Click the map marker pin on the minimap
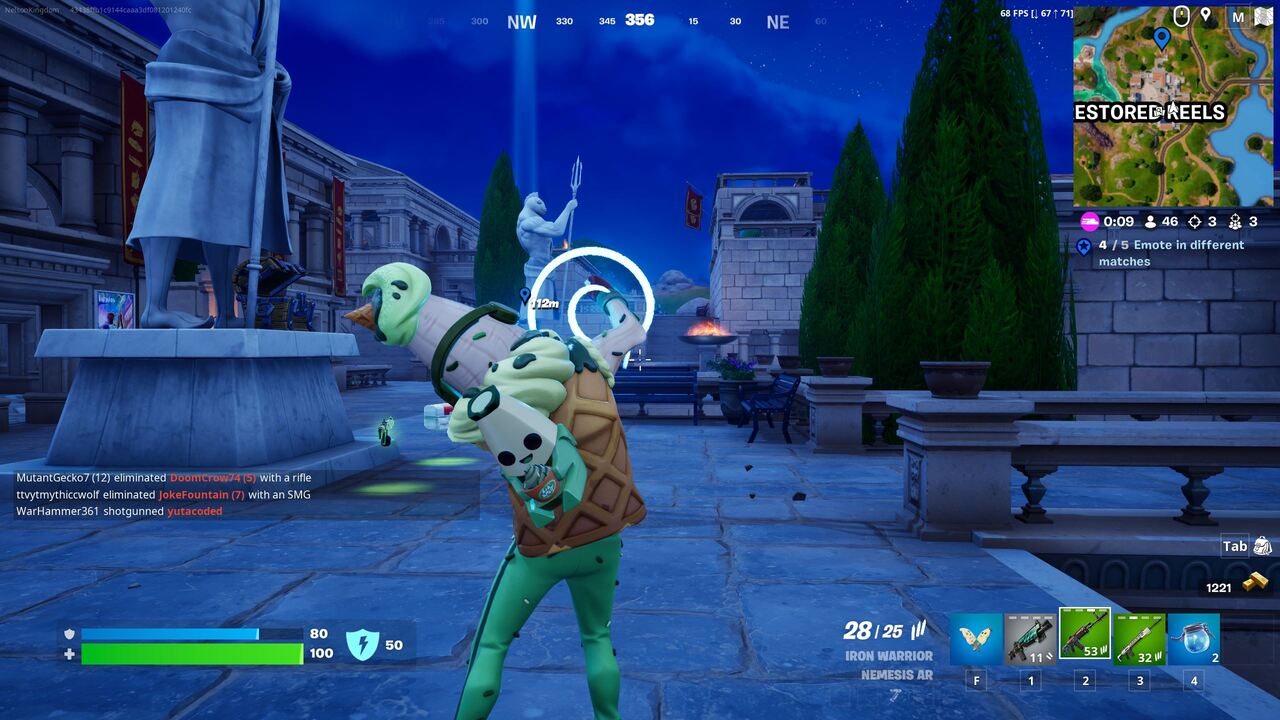 tap(1161, 37)
